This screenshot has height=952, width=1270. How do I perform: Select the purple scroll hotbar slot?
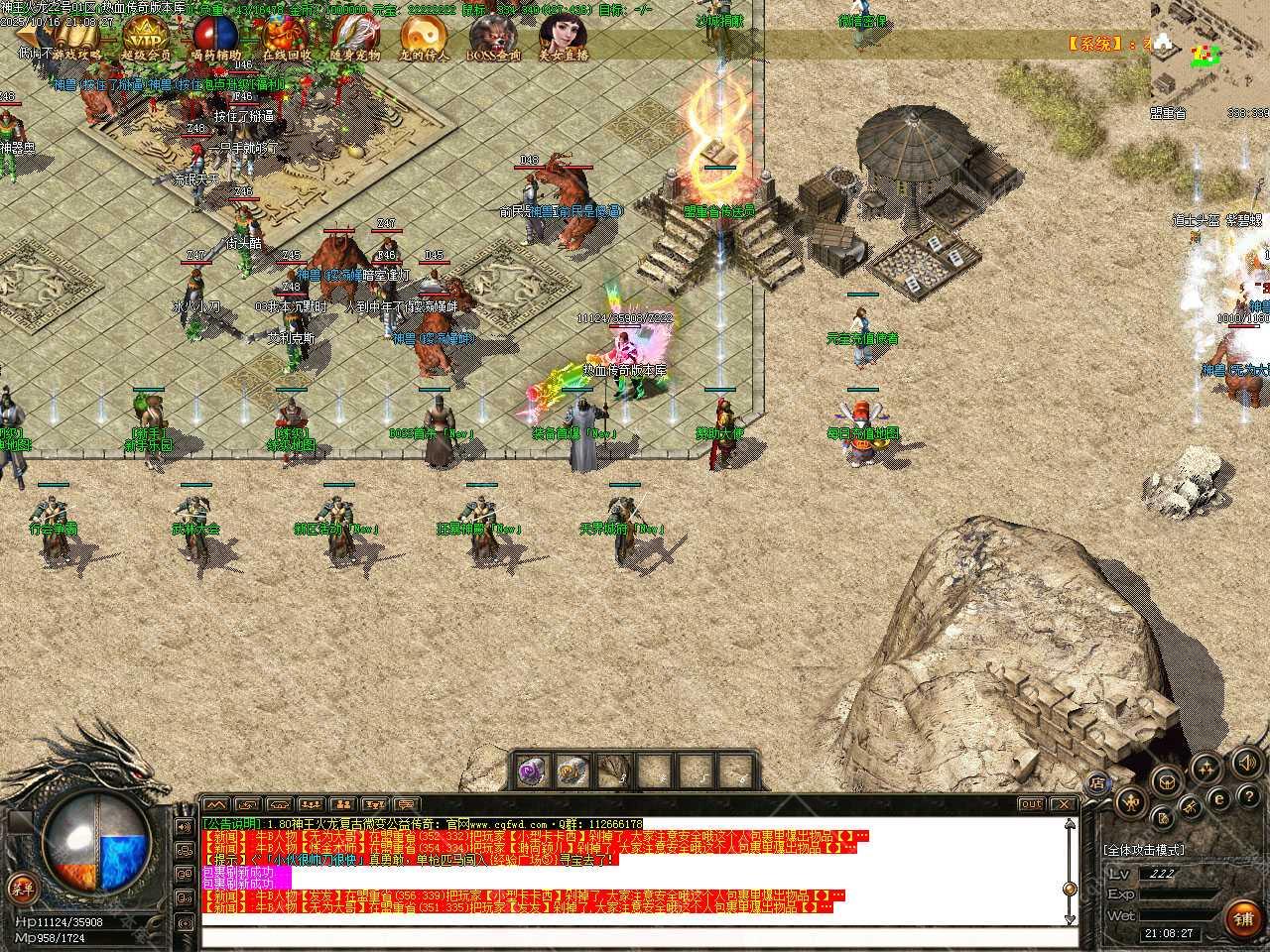534,769
